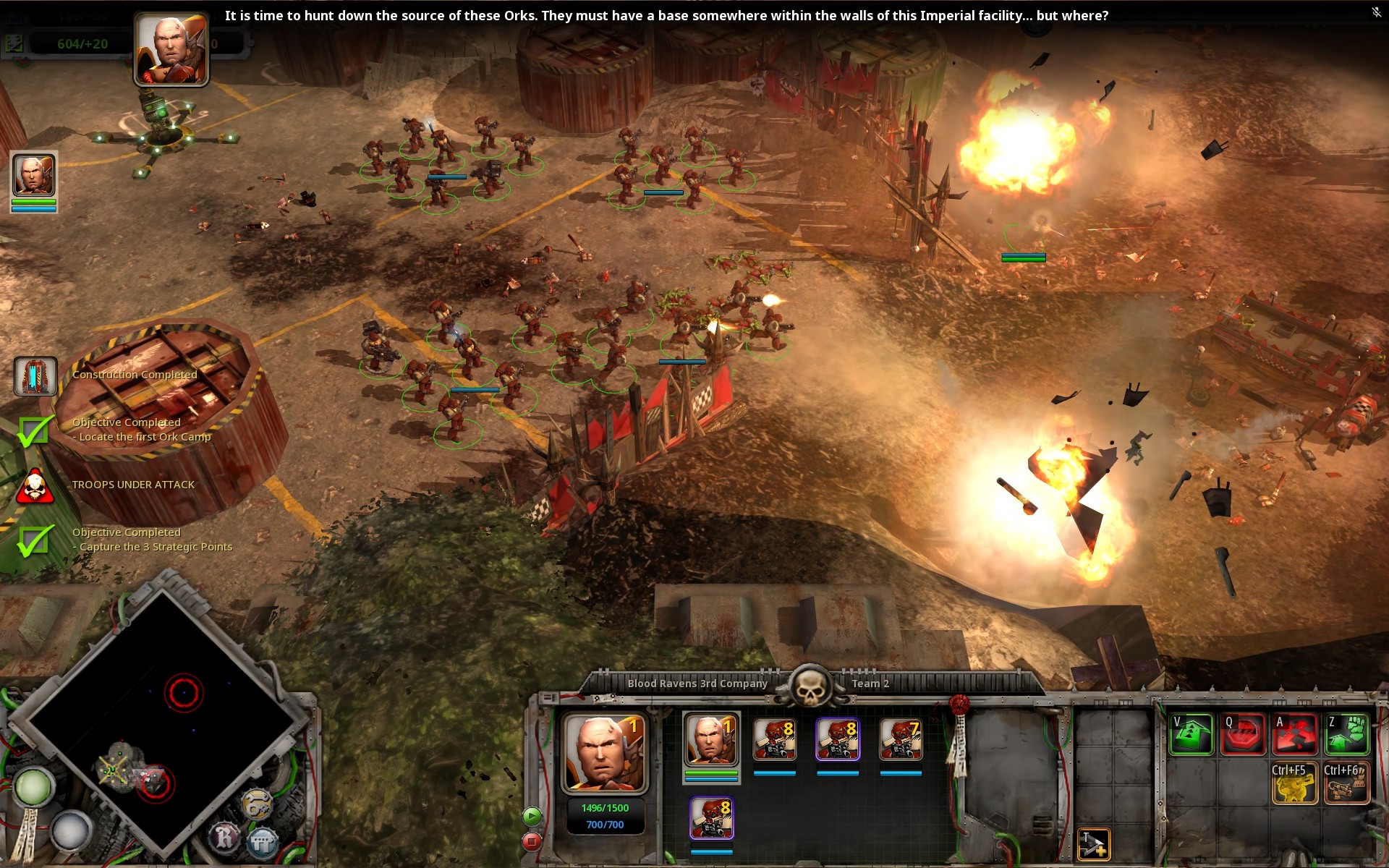This screenshot has width=1389, height=868.
Task: Activate the green fist command (Z)
Action: pos(1347,734)
